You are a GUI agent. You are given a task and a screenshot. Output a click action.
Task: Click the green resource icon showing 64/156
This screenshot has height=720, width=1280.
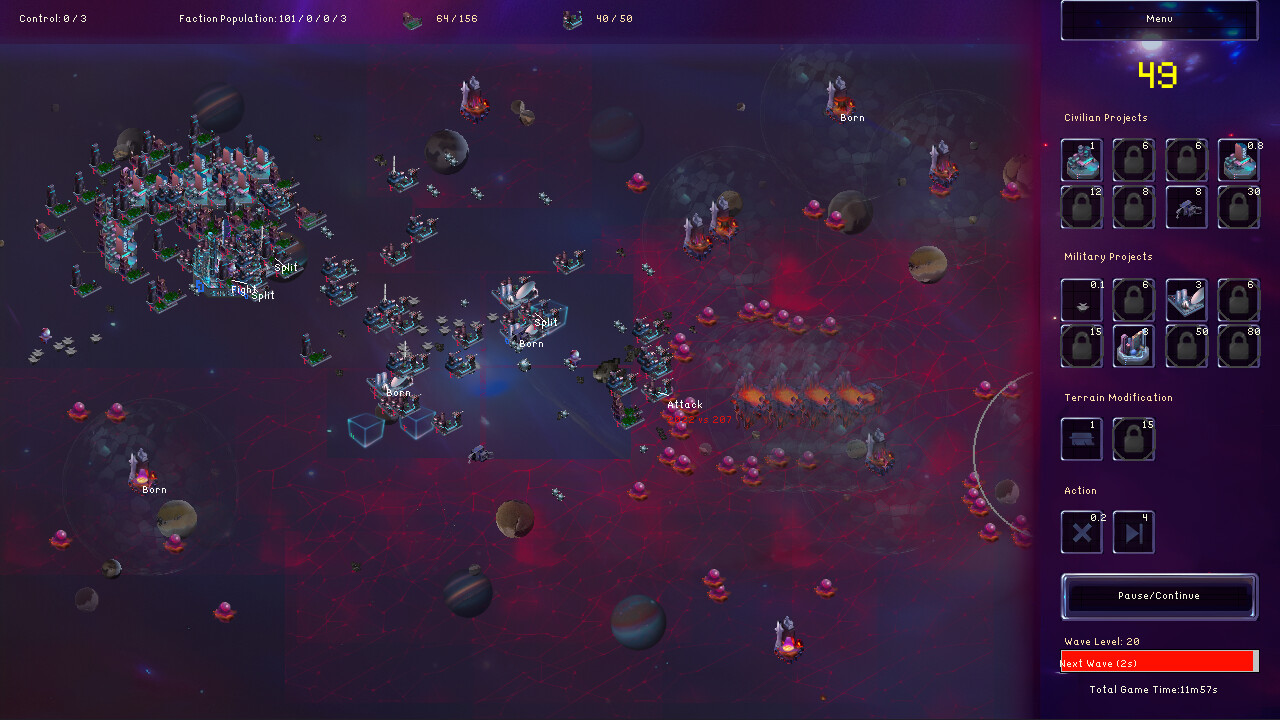click(412, 18)
